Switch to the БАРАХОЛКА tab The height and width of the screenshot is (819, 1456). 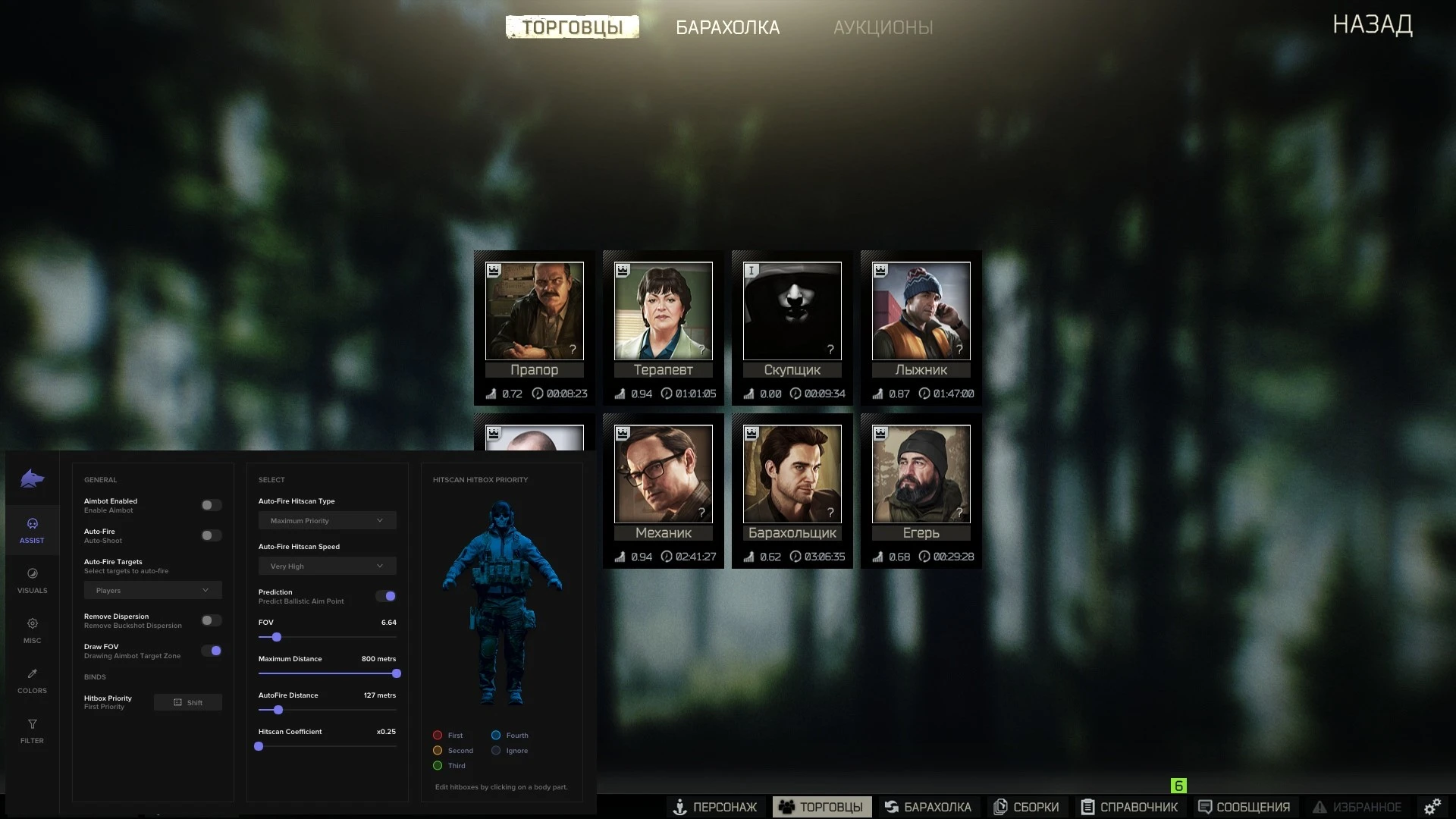[728, 27]
